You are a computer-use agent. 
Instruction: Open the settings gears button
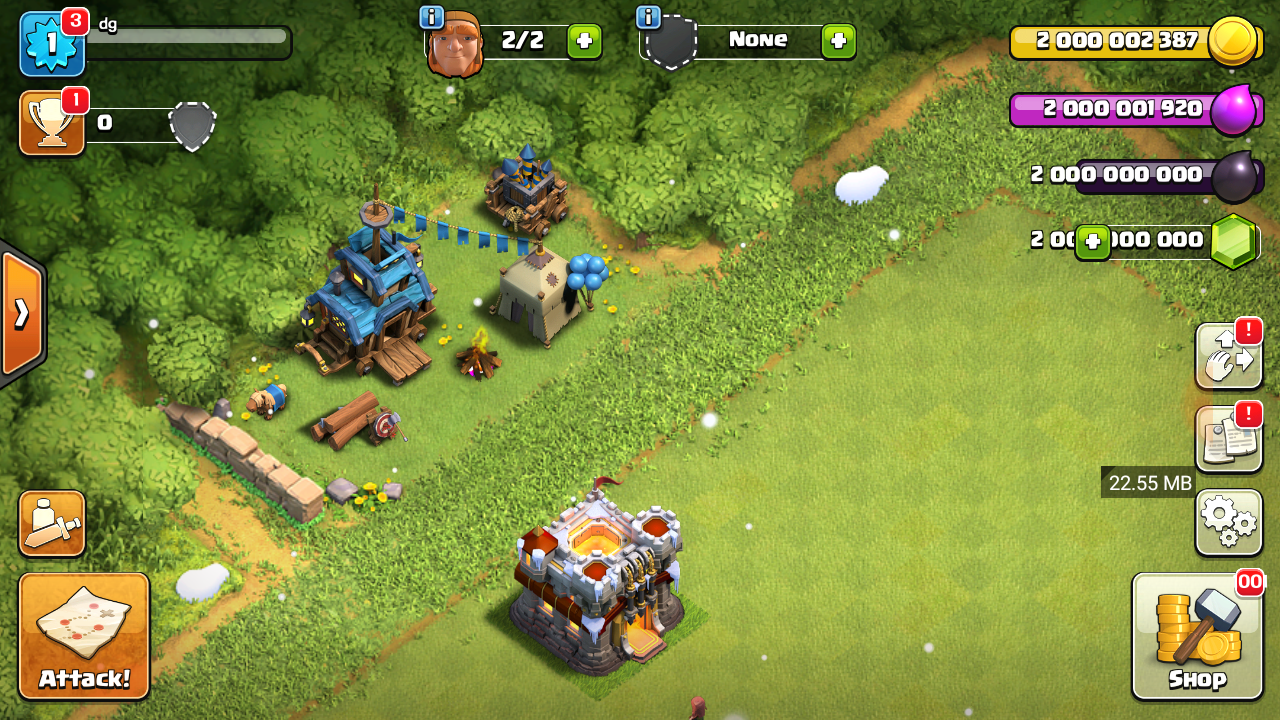click(1228, 521)
